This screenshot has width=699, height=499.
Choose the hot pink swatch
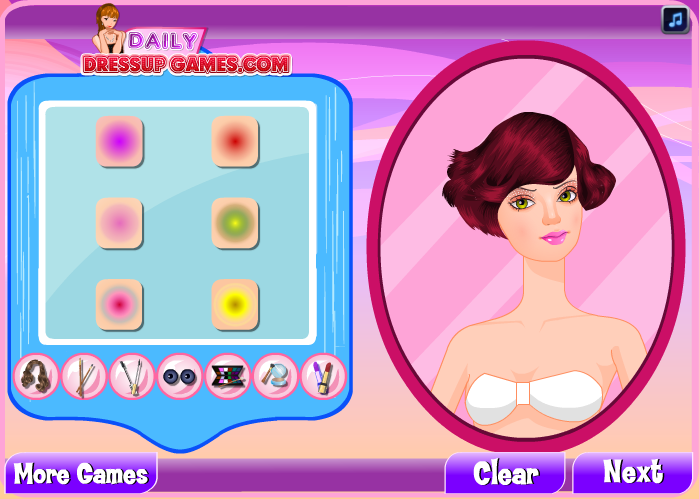119,304
